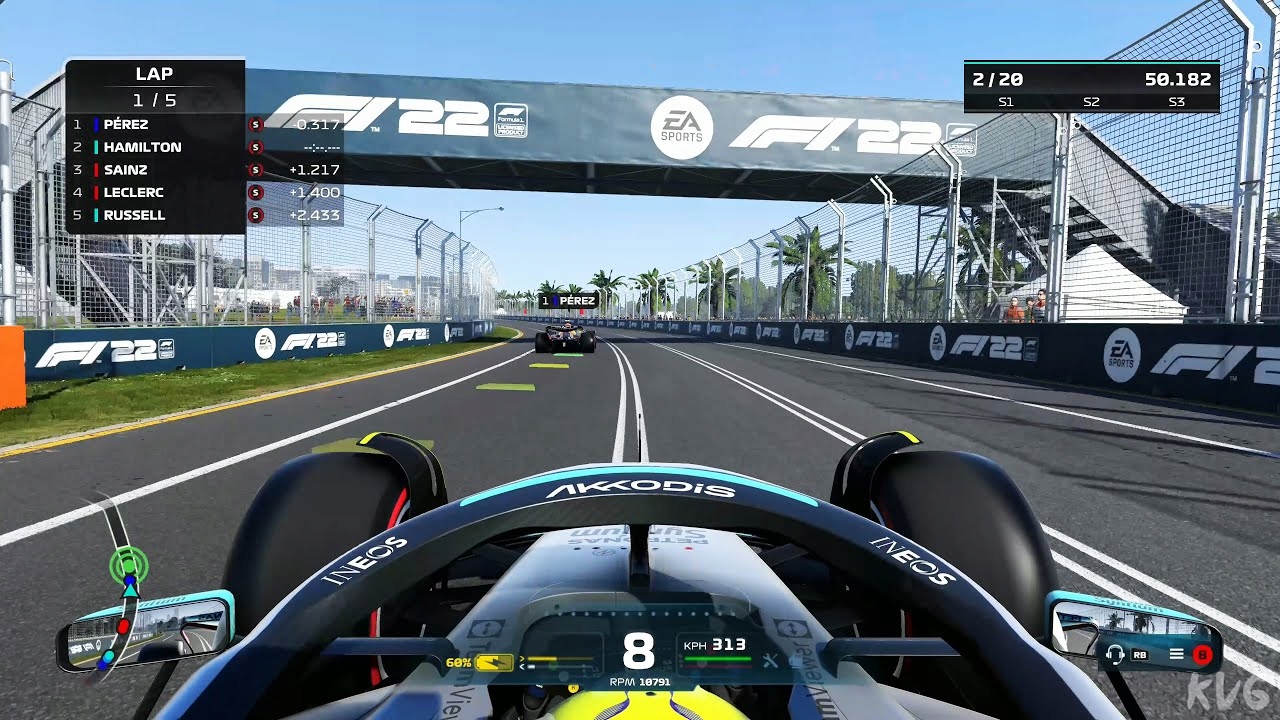
Task: Click the green DRS zone marker on minimap
Action: [x=128, y=566]
